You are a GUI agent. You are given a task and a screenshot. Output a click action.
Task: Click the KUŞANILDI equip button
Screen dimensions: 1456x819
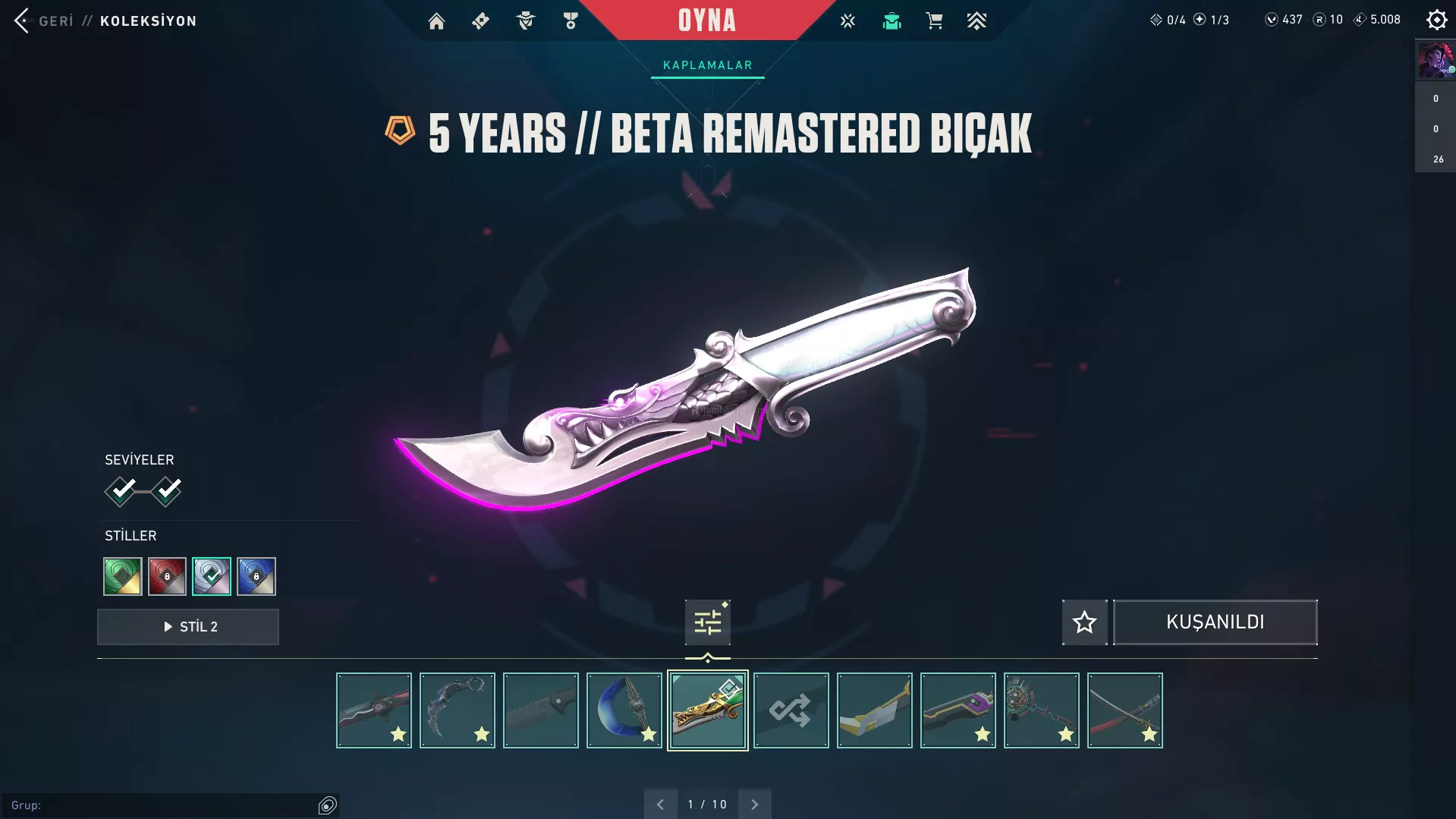[1215, 622]
